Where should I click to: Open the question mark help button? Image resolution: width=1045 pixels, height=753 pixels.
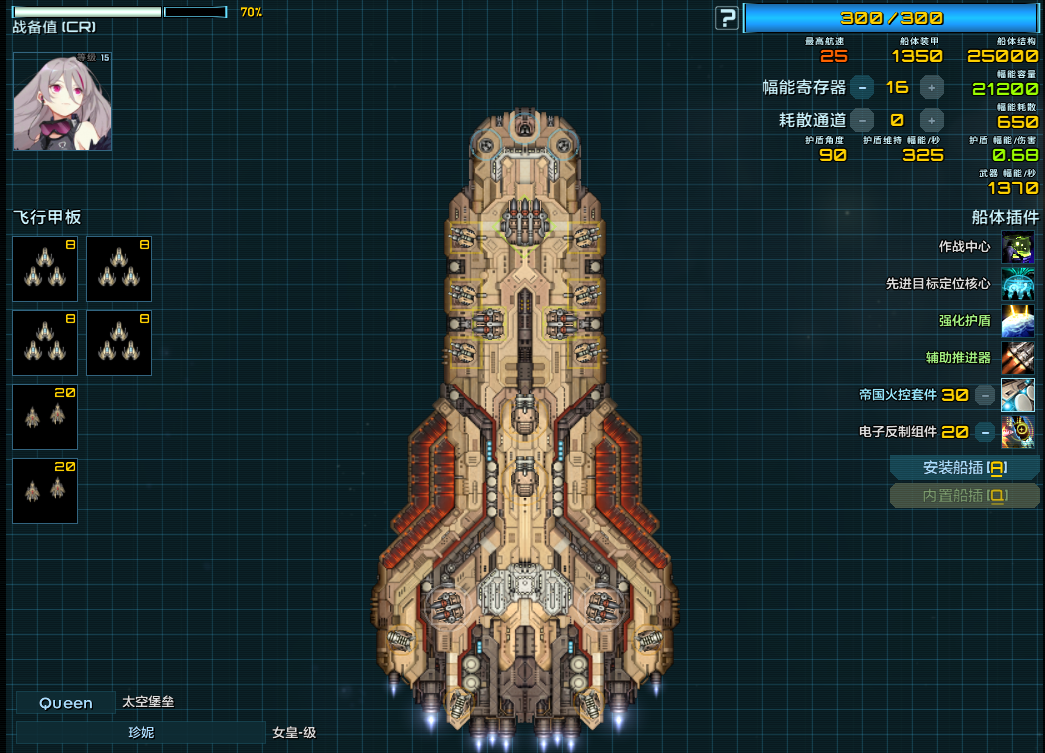point(727,18)
